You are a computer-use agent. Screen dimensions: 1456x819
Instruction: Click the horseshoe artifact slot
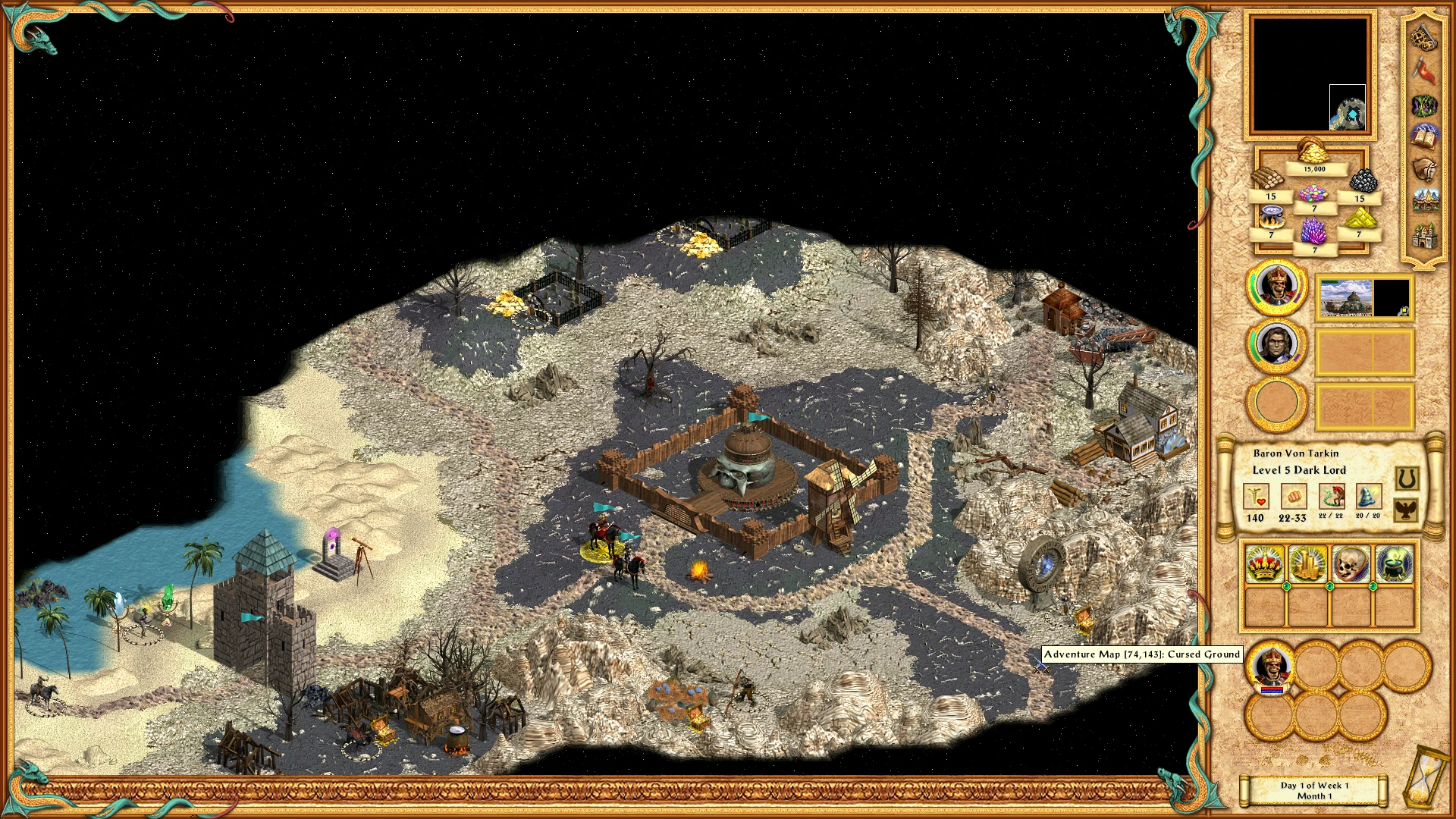coord(1405,479)
